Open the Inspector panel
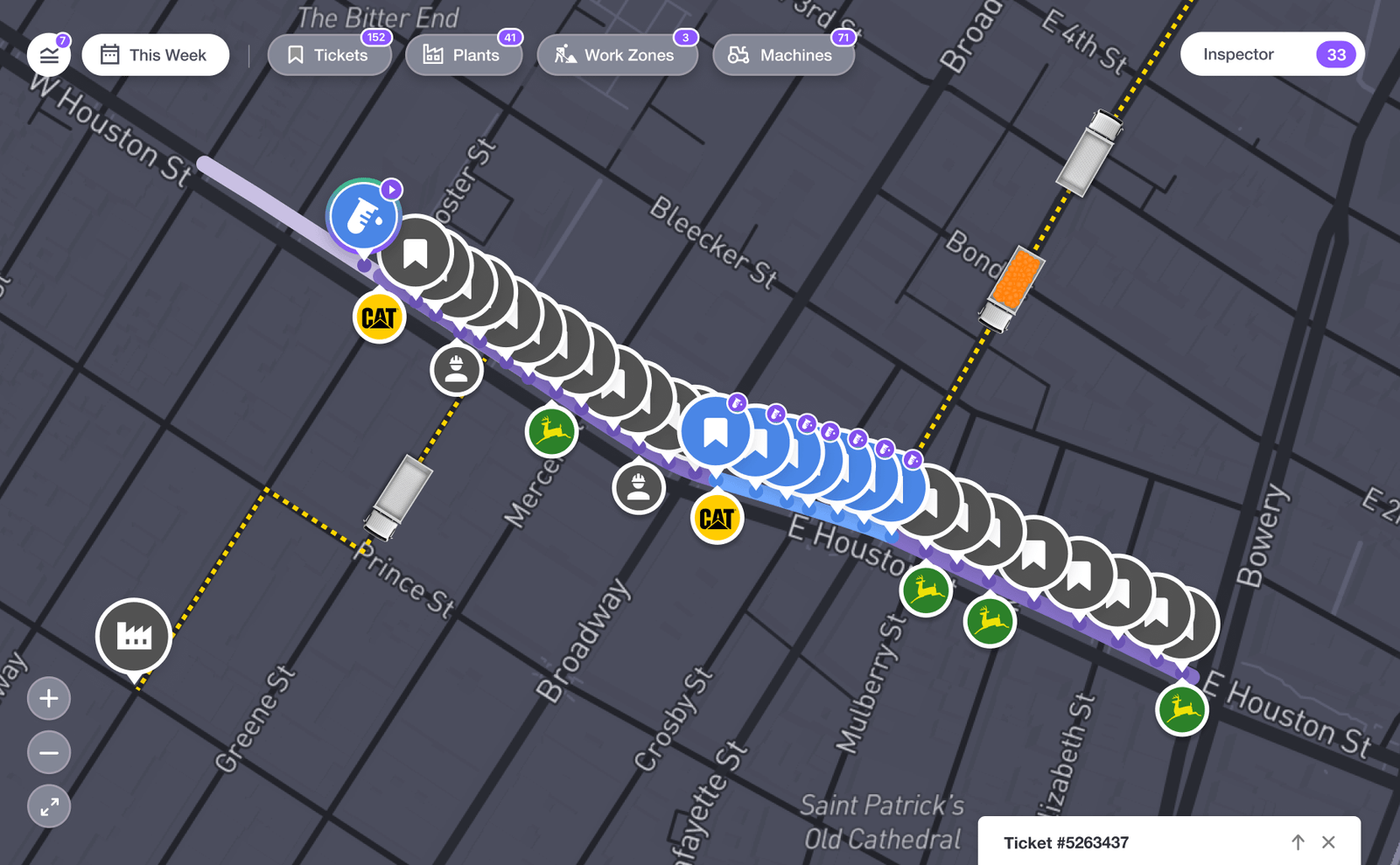 1271,54
